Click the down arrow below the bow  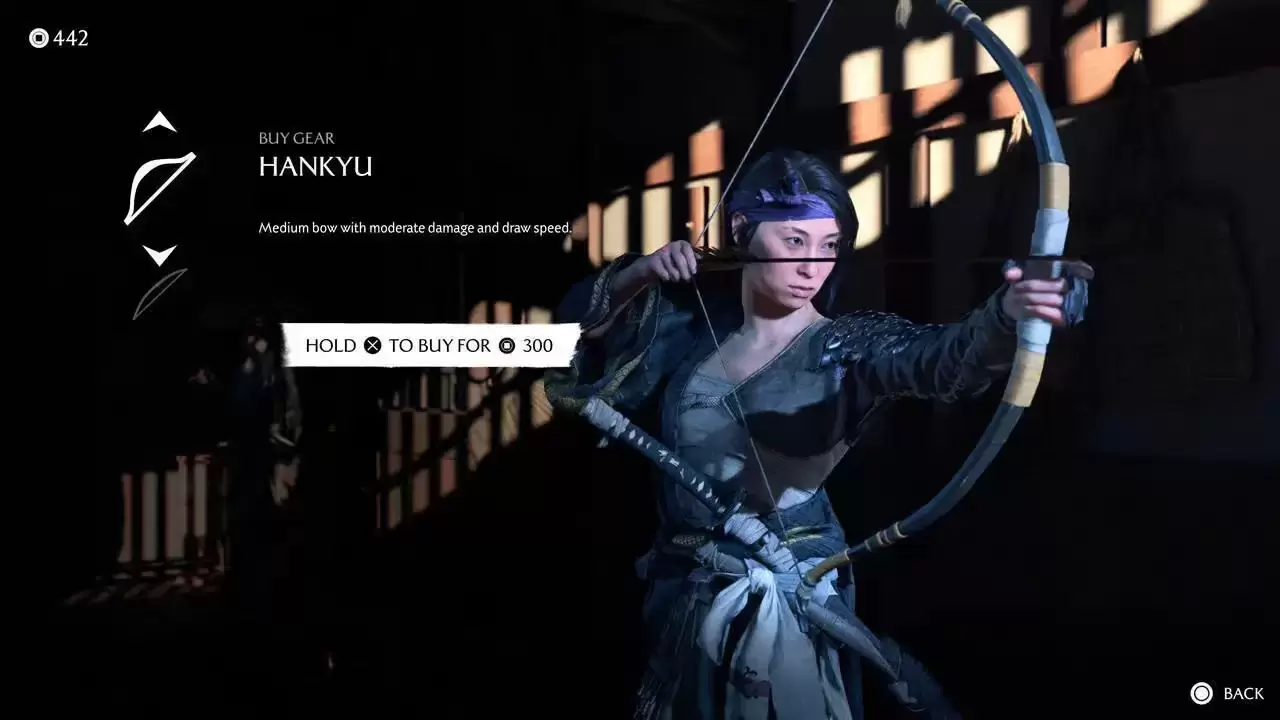[x=159, y=254]
